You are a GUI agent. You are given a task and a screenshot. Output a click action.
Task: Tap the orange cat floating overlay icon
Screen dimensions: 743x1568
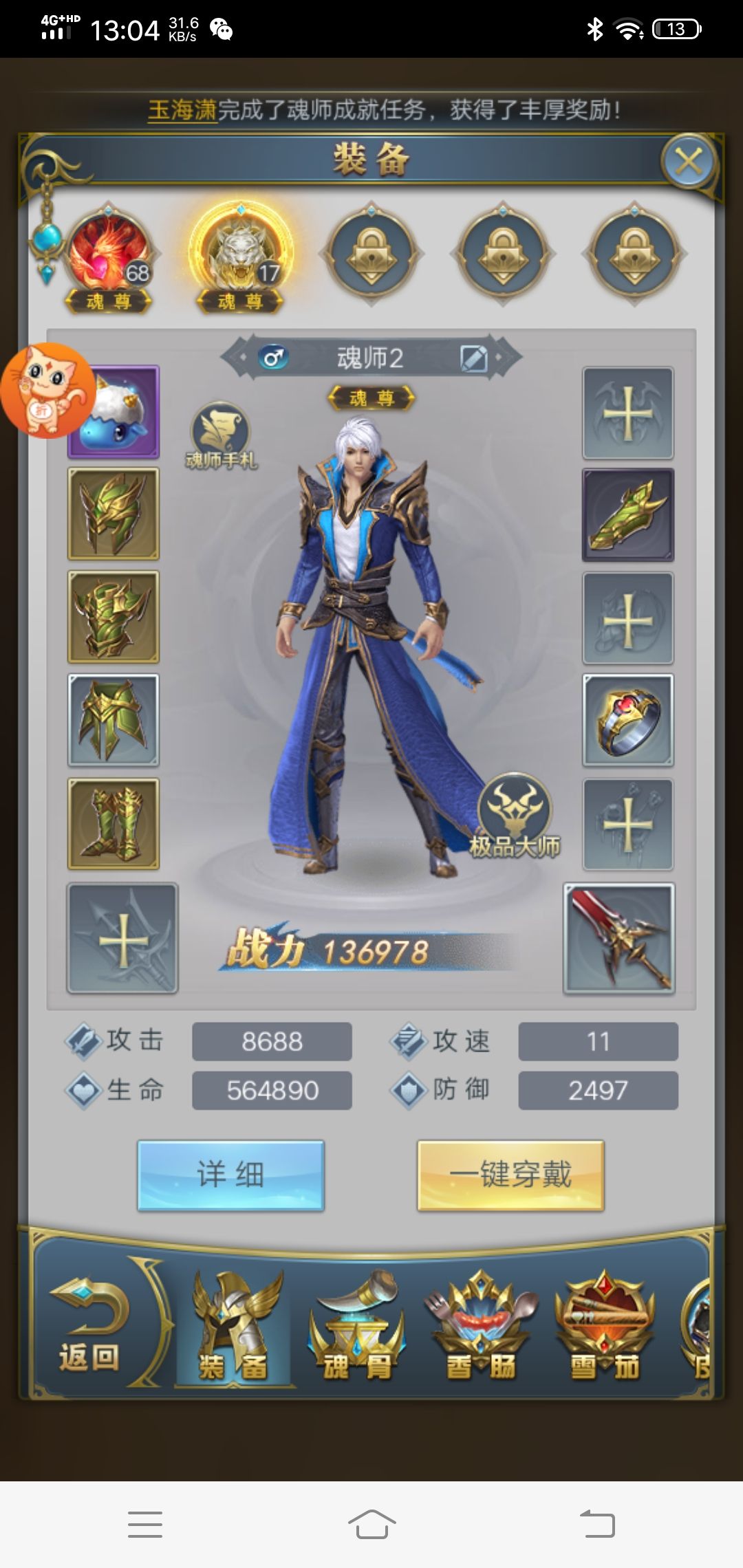(47, 391)
